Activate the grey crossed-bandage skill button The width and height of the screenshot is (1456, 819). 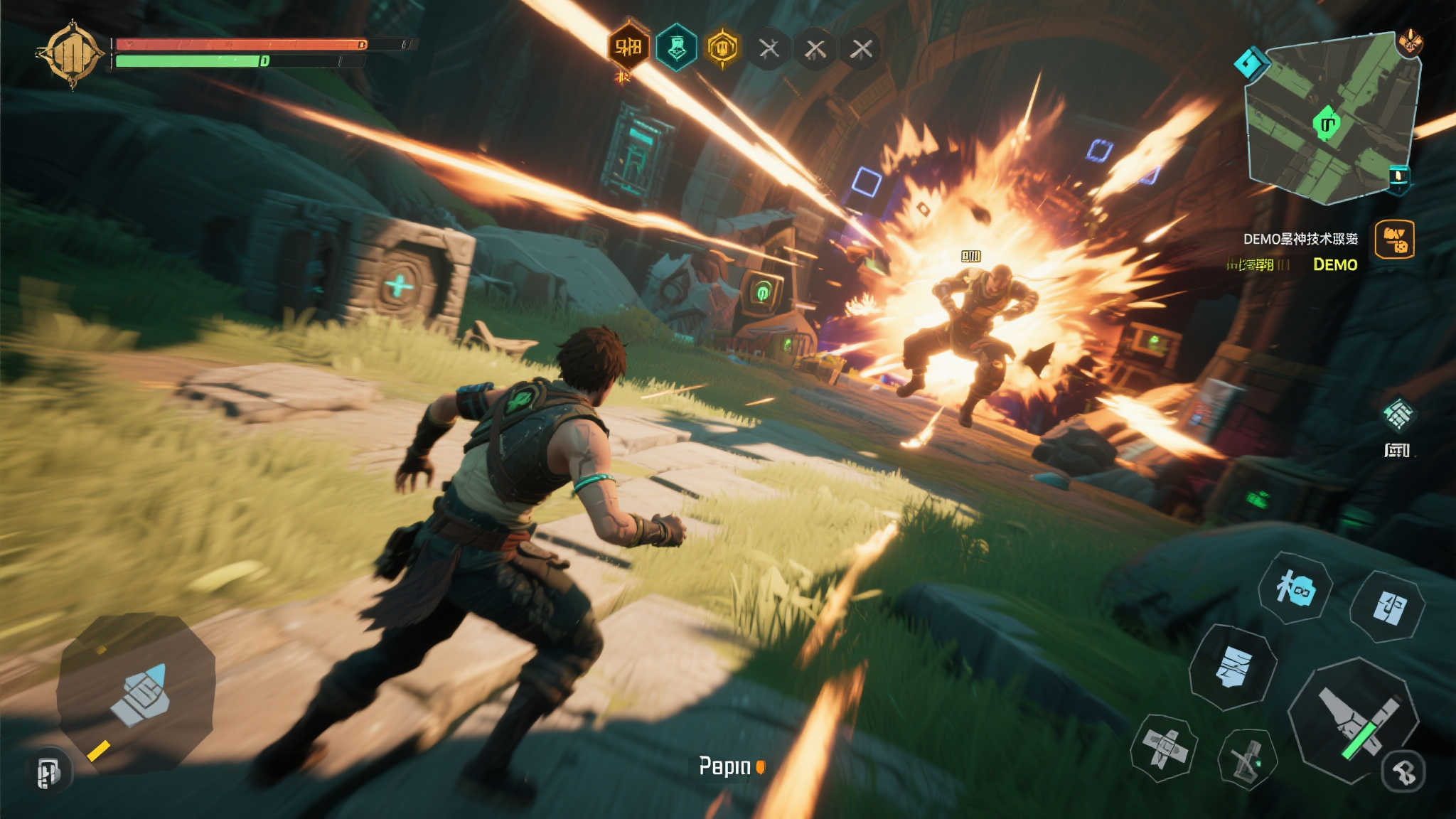pyautogui.click(x=1164, y=748)
